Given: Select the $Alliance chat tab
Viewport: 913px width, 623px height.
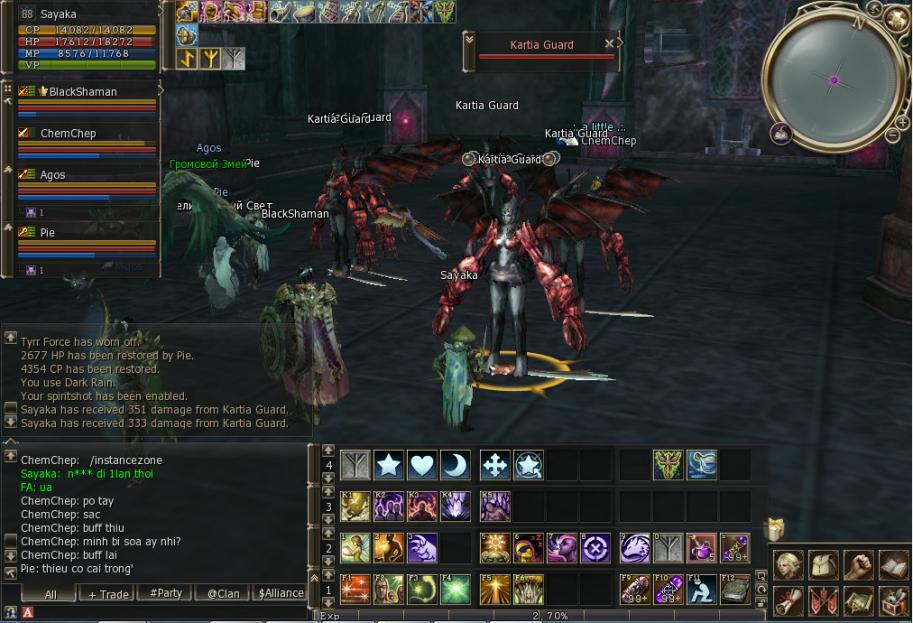Looking at the screenshot, I should (281, 593).
